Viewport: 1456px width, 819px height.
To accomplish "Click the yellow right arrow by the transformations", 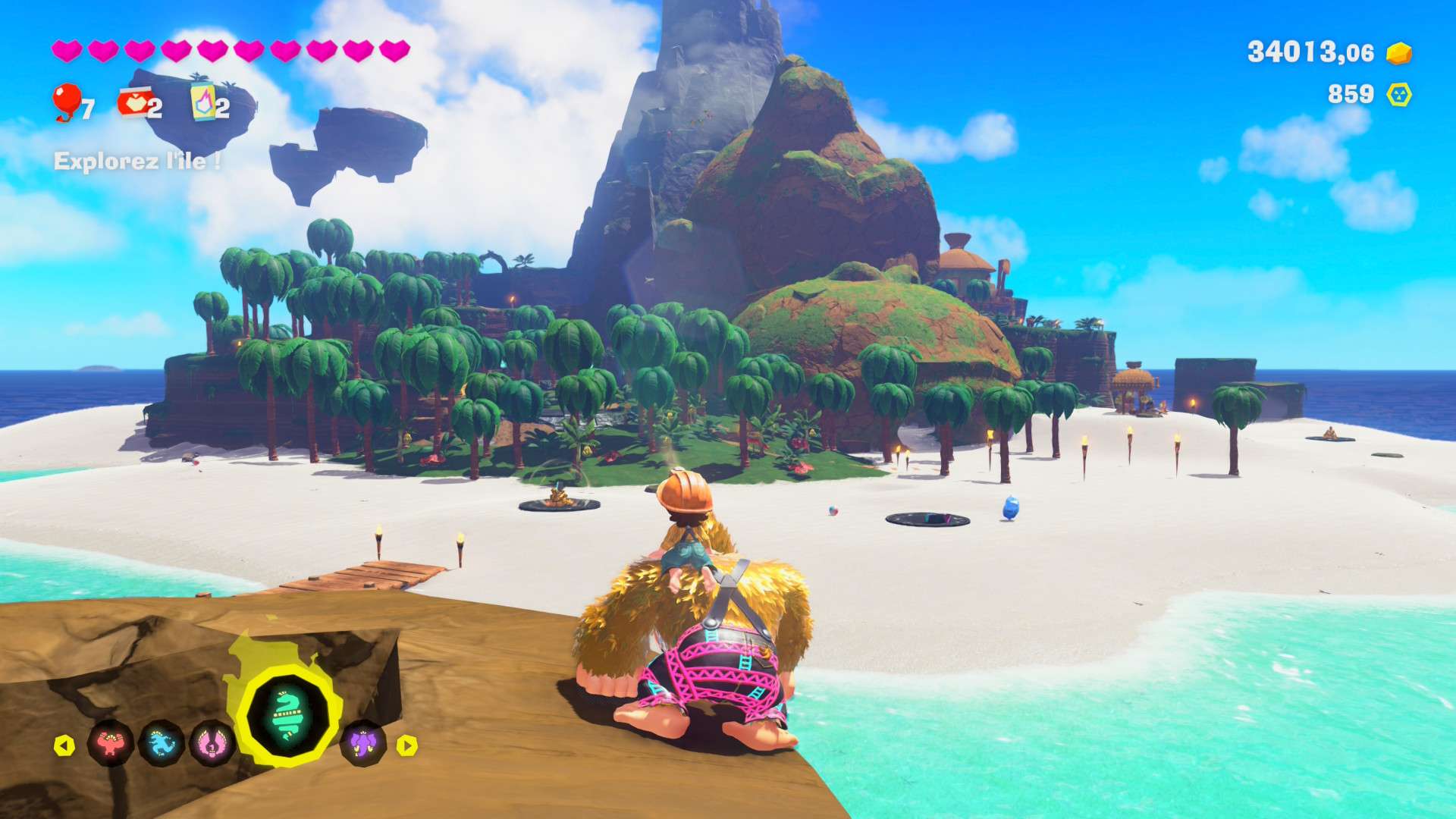I will click(x=407, y=745).
